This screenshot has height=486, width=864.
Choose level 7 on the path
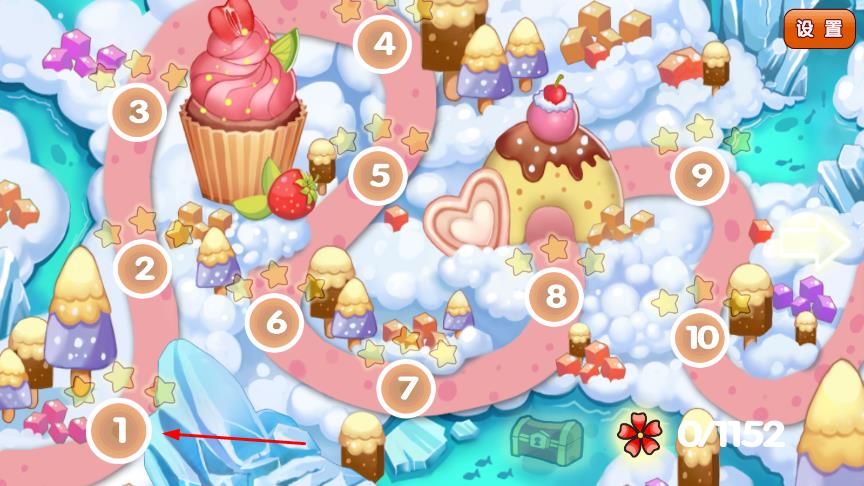(407, 388)
